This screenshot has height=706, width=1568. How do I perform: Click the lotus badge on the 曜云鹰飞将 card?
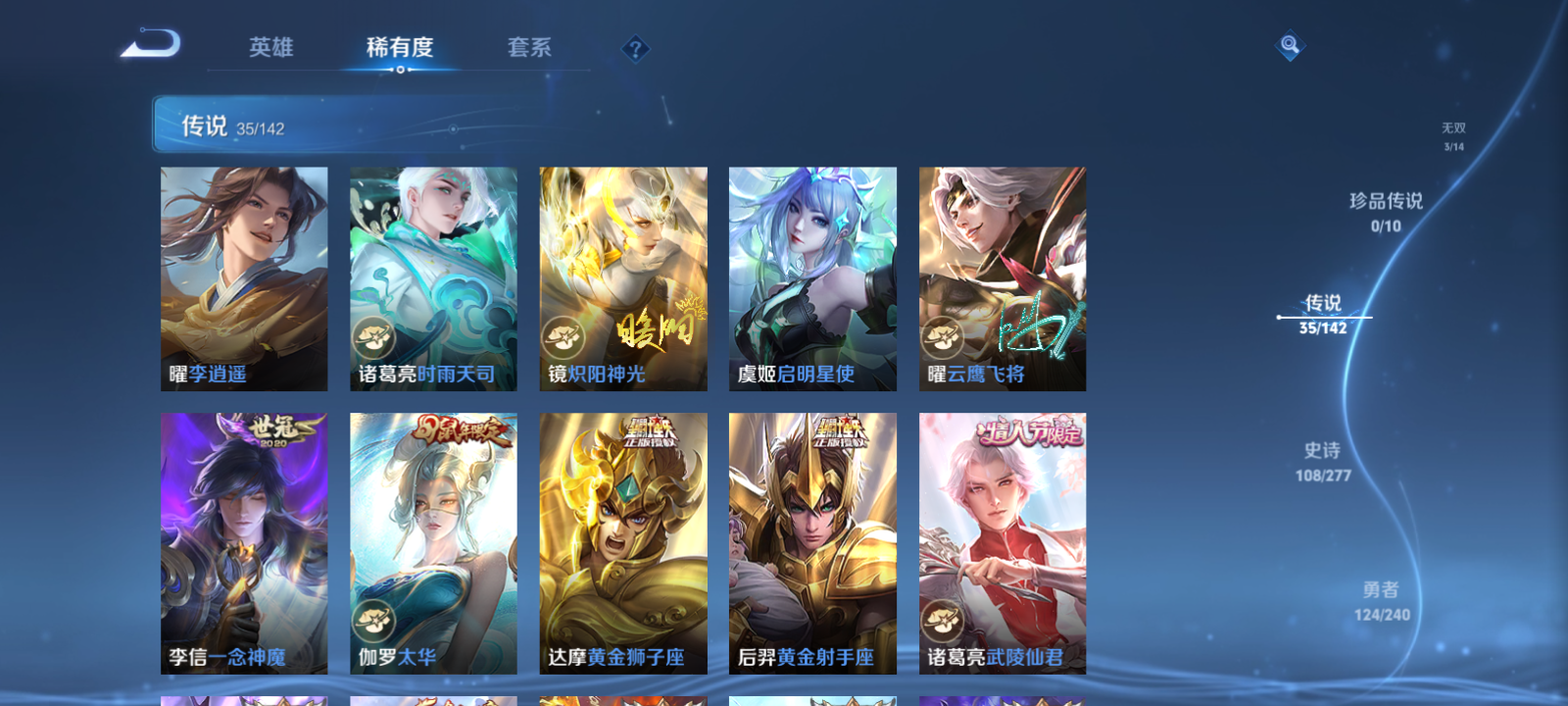tap(943, 340)
